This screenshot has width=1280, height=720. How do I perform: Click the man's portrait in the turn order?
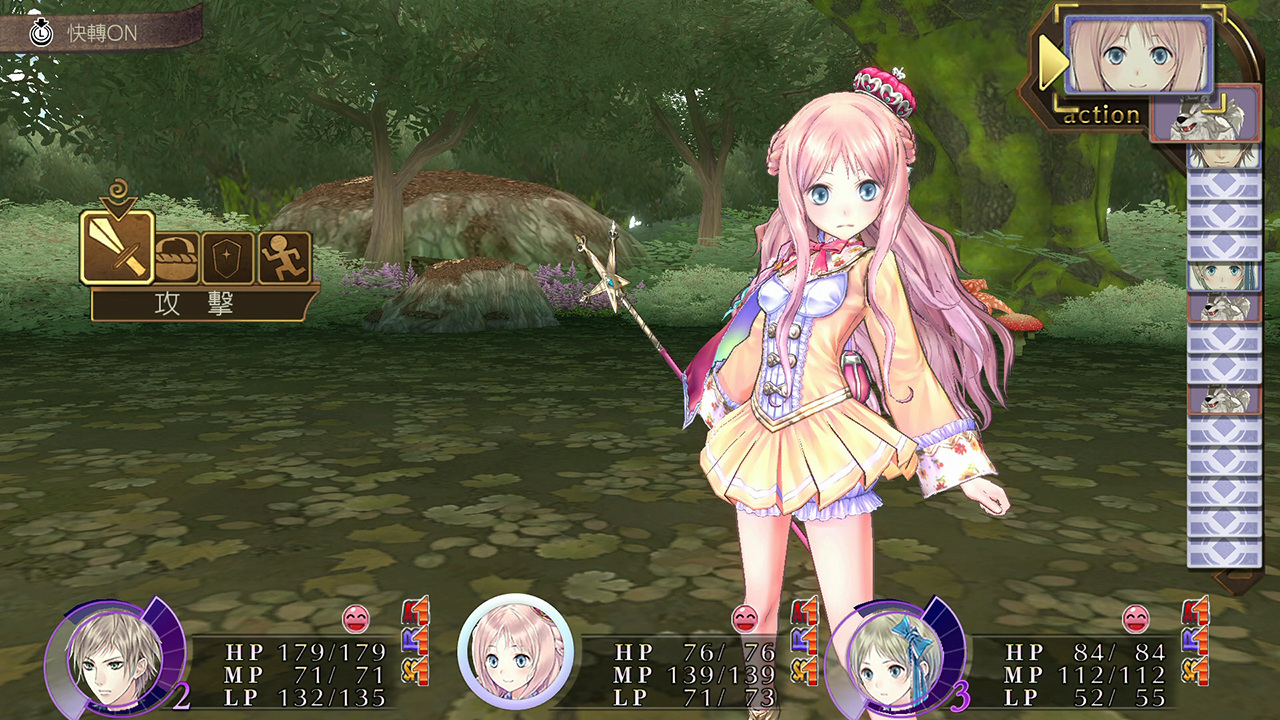(x=1223, y=156)
